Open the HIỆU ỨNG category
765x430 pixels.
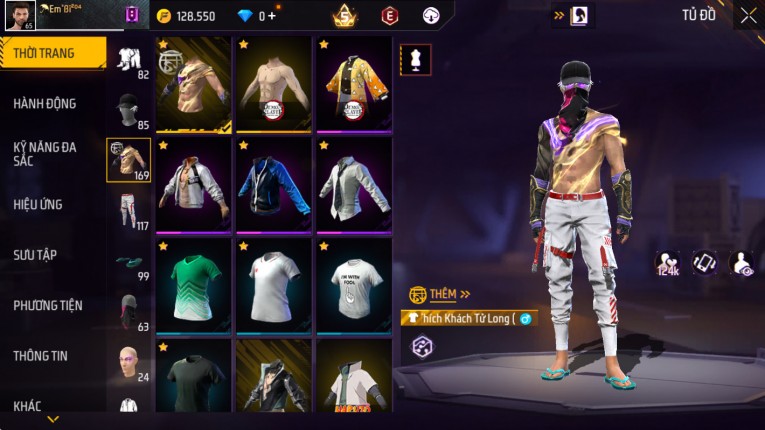click(x=39, y=204)
